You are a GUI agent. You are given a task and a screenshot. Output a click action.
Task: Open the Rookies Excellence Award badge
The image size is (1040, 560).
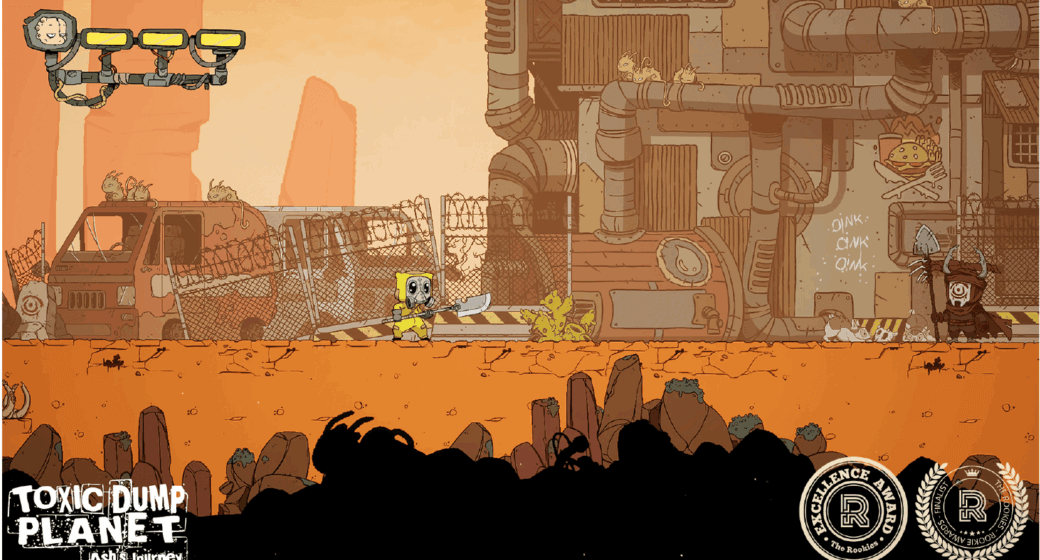pos(851,508)
